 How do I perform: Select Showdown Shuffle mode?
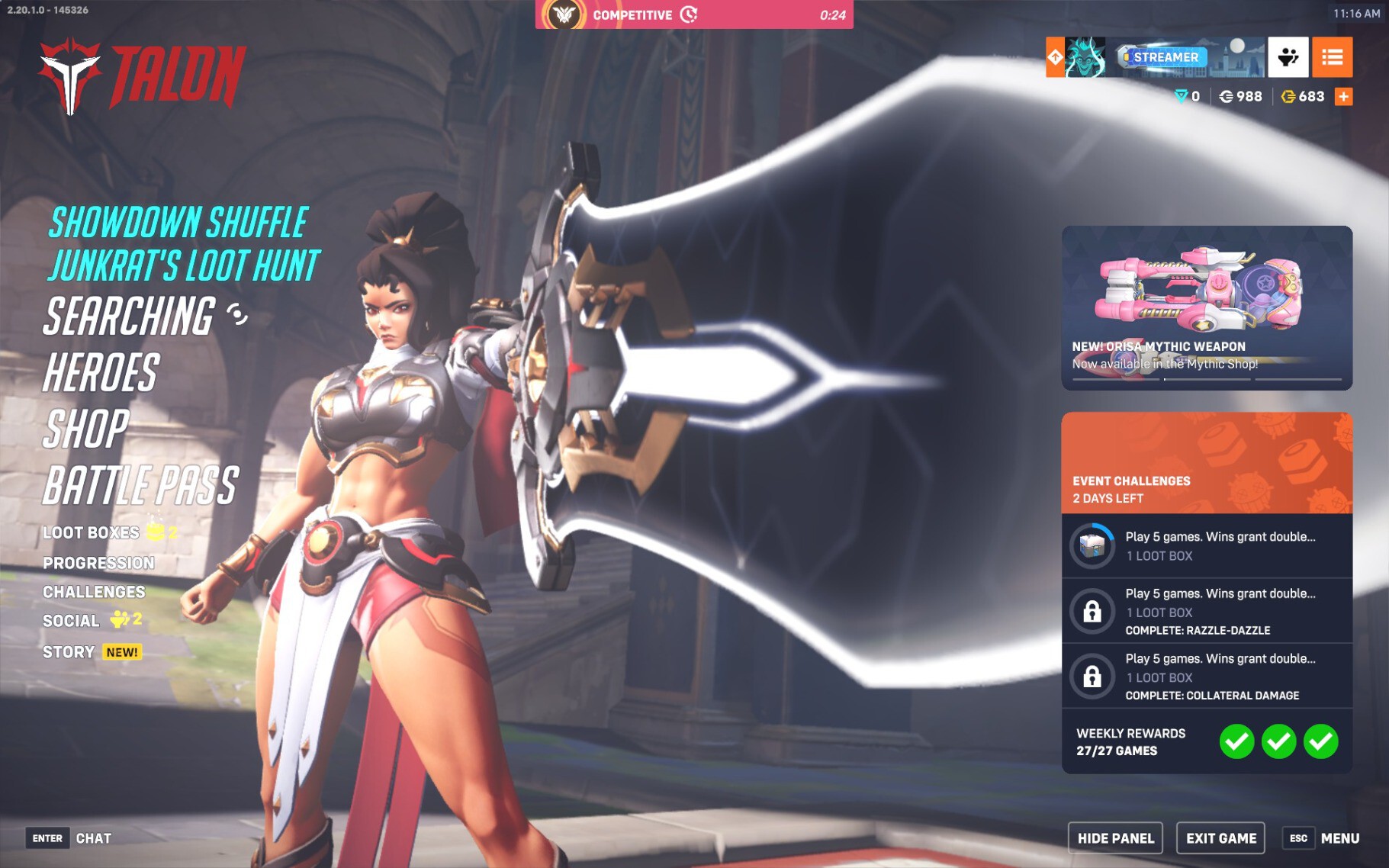[178, 223]
